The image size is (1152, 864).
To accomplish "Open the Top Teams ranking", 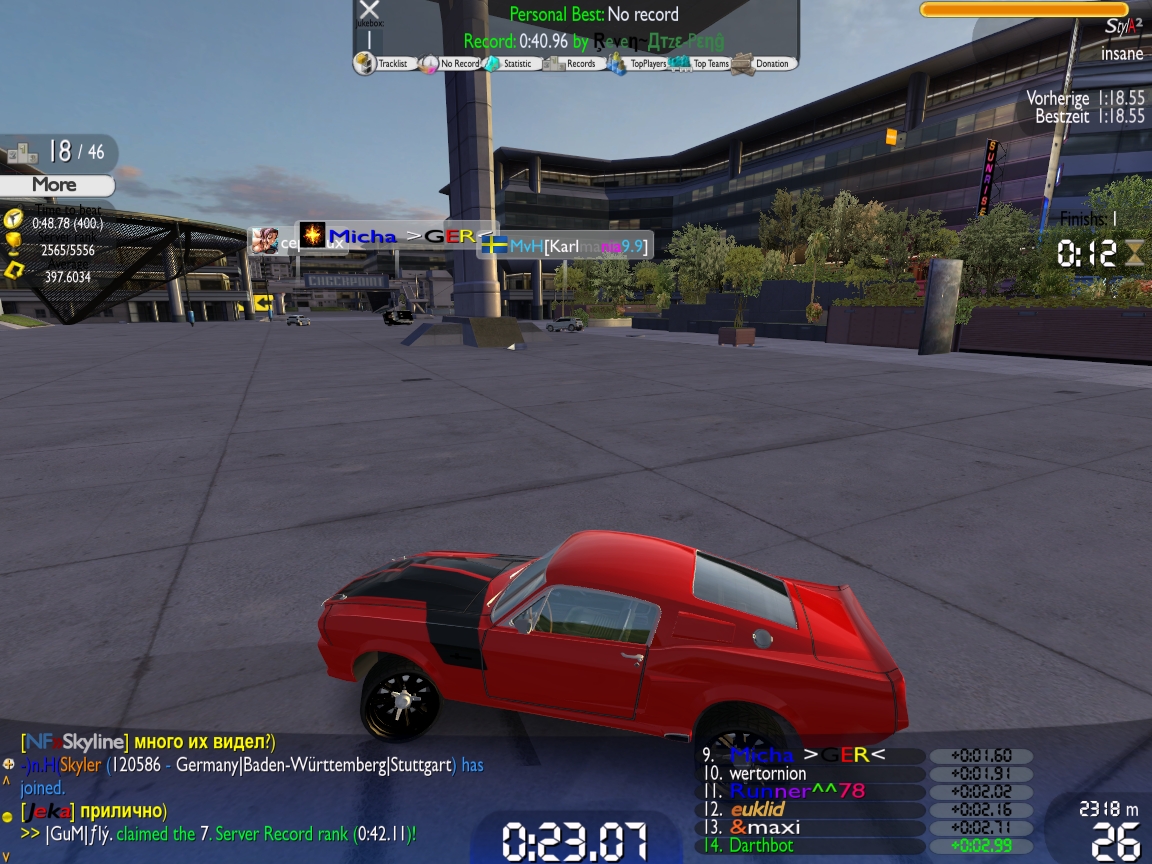I will 703,64.
